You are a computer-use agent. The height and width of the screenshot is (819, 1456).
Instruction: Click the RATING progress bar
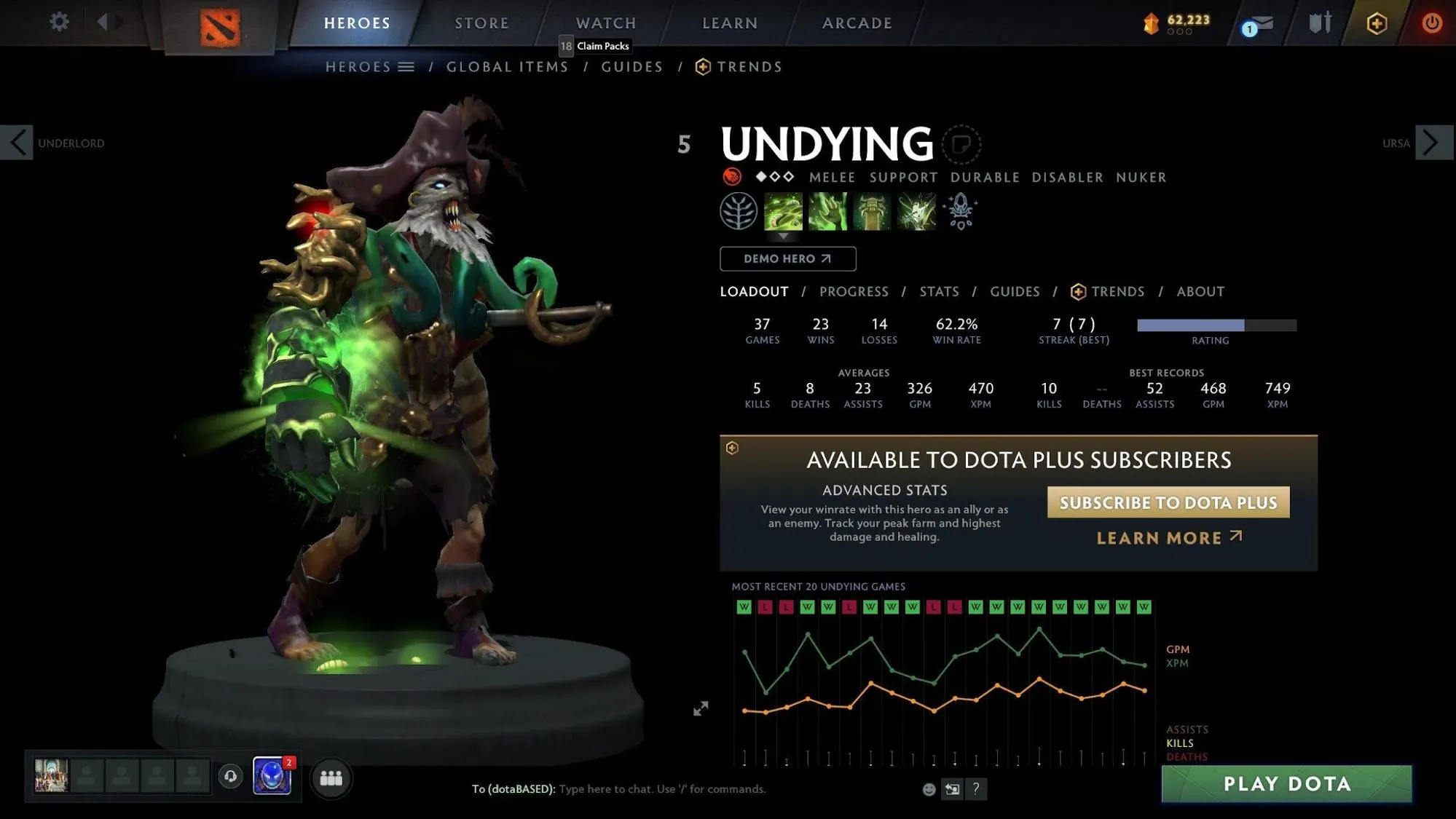coord(1215,325)
